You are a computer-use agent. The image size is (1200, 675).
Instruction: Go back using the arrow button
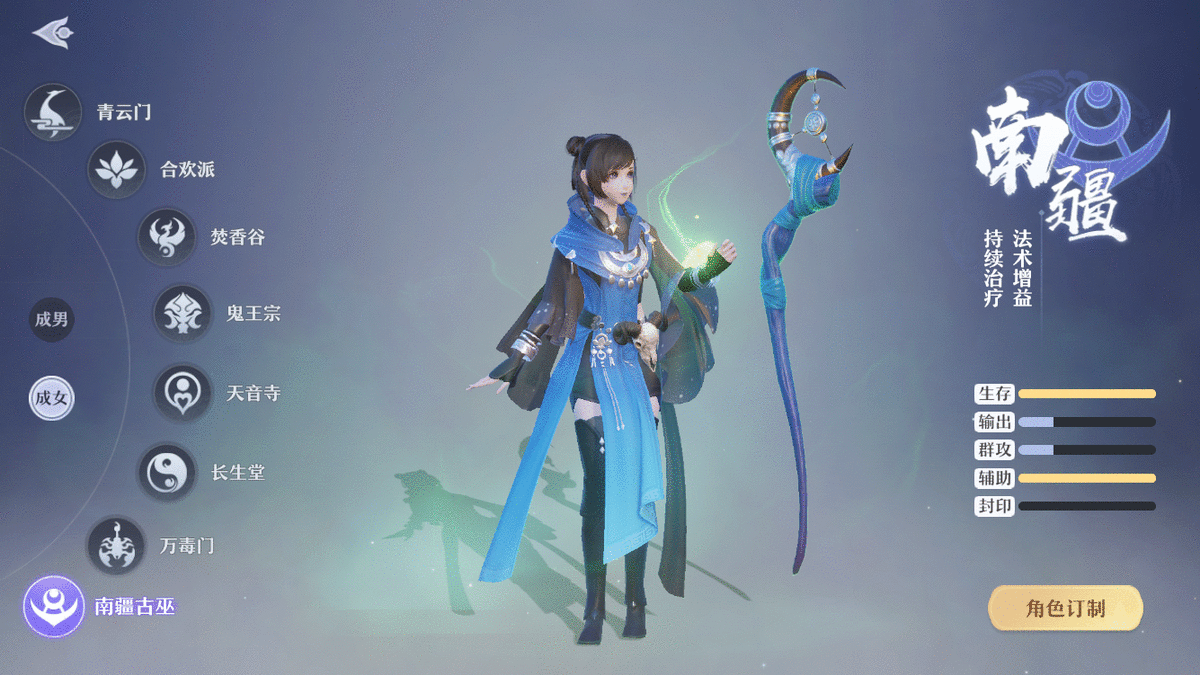point(52,33)
